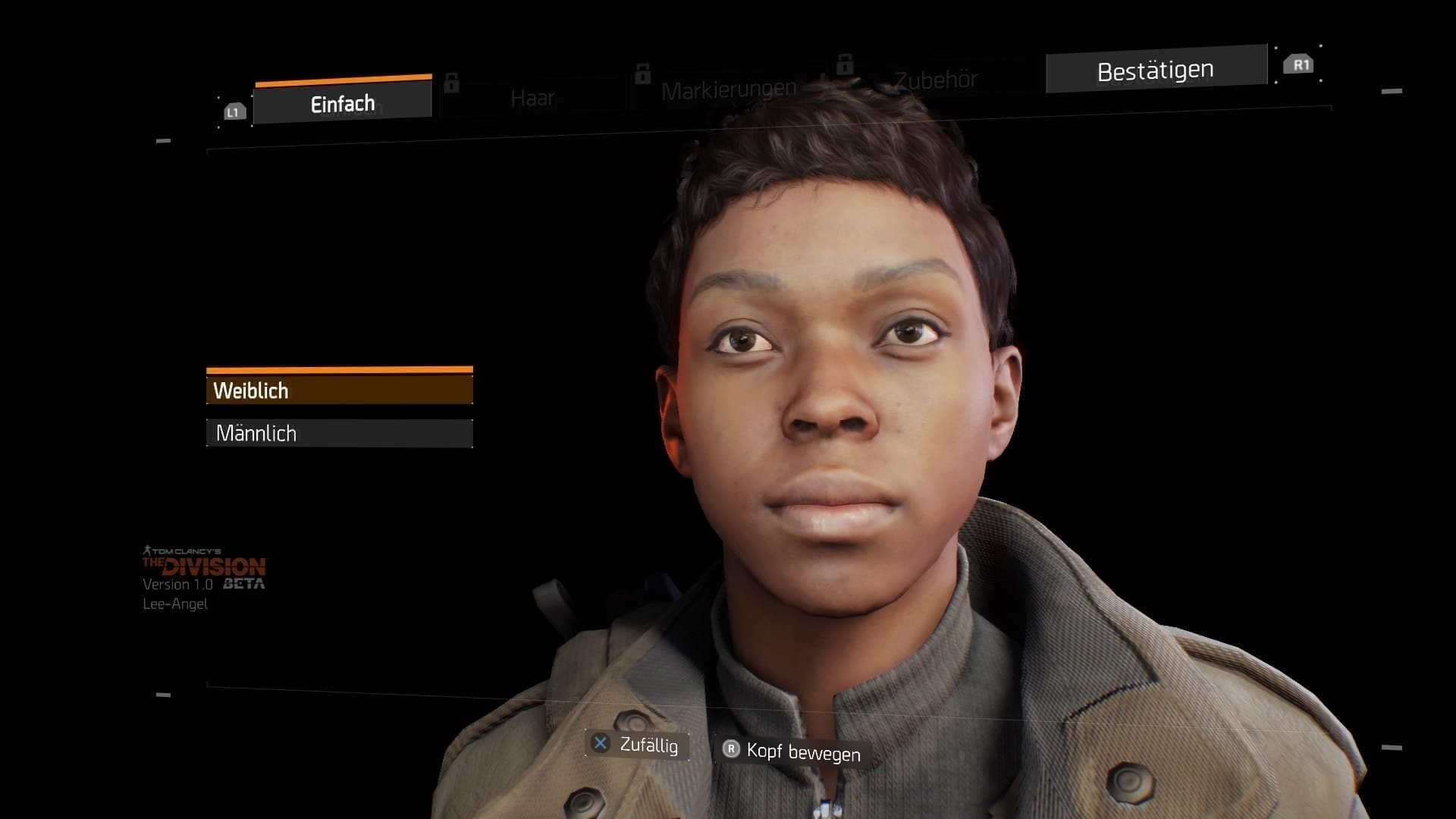Click the lock icon above the Haar tab
This screenshot has width=1456, height=819.
(x=453, y=83)
